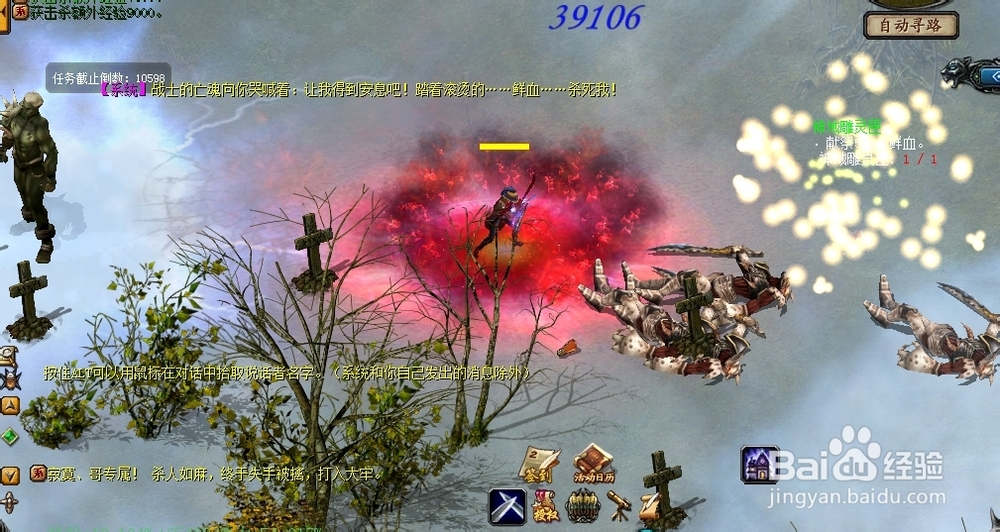The image size is (1000, 532).
Task: Open the 签到 daily sign-in scroll
Action: [538, 463]
